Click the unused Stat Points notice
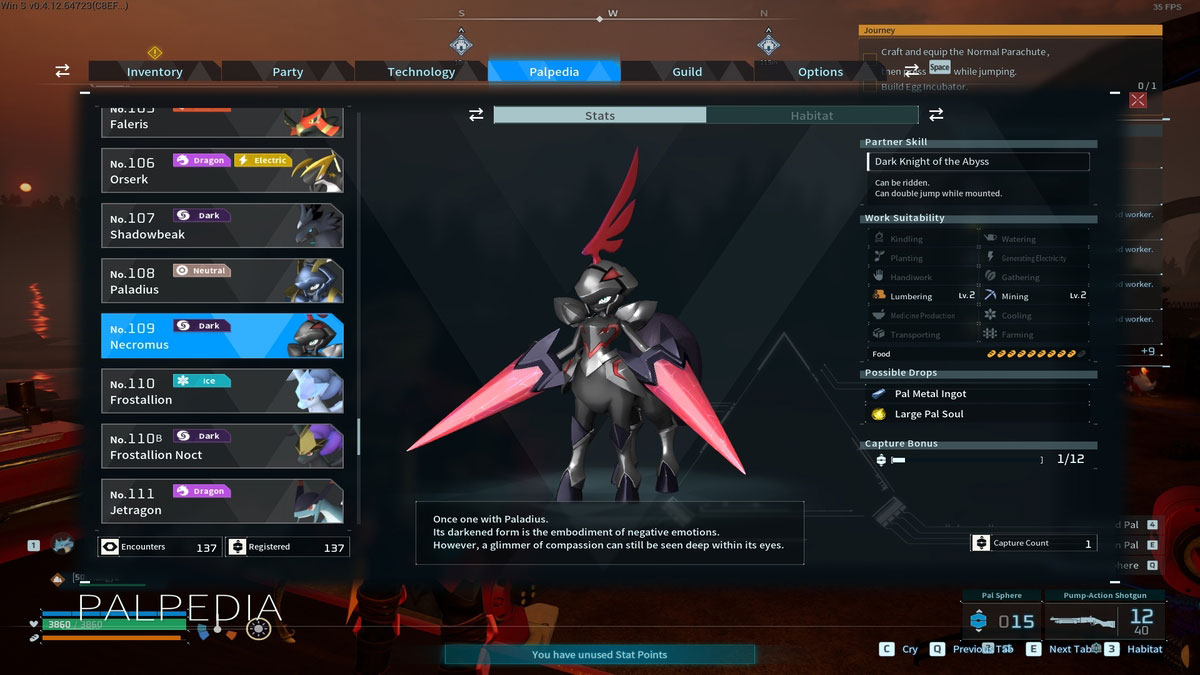1200x675 pixels. pyautogui.click(x=599, y=655)
